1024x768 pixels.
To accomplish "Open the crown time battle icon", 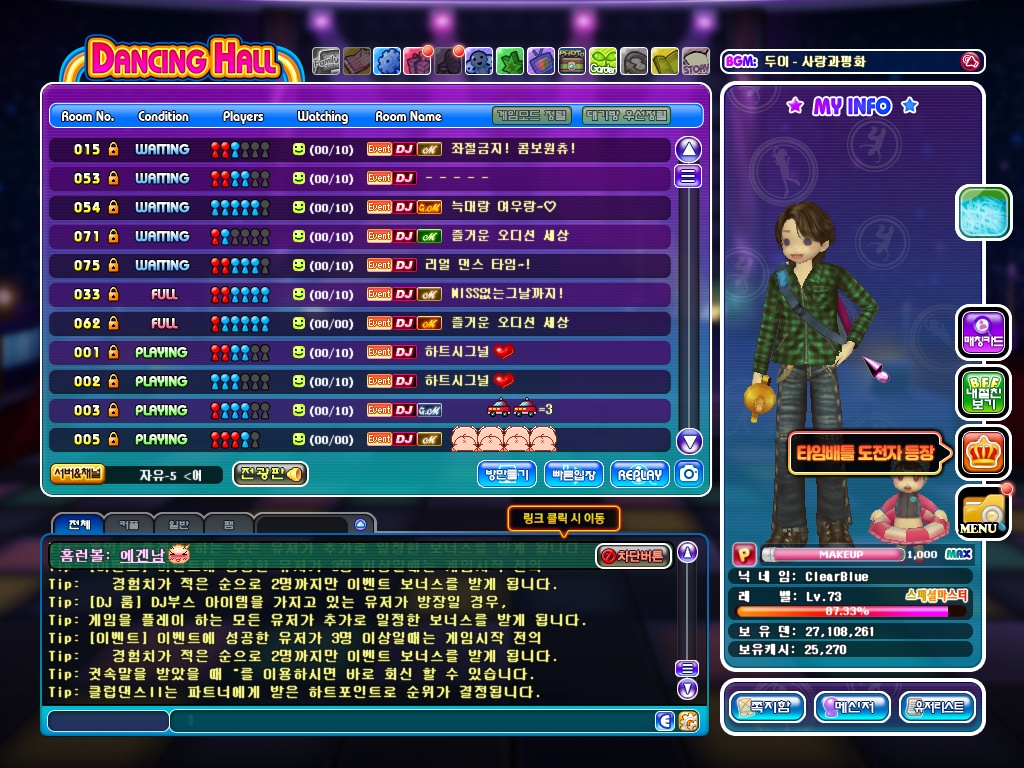I will point(983,452).
